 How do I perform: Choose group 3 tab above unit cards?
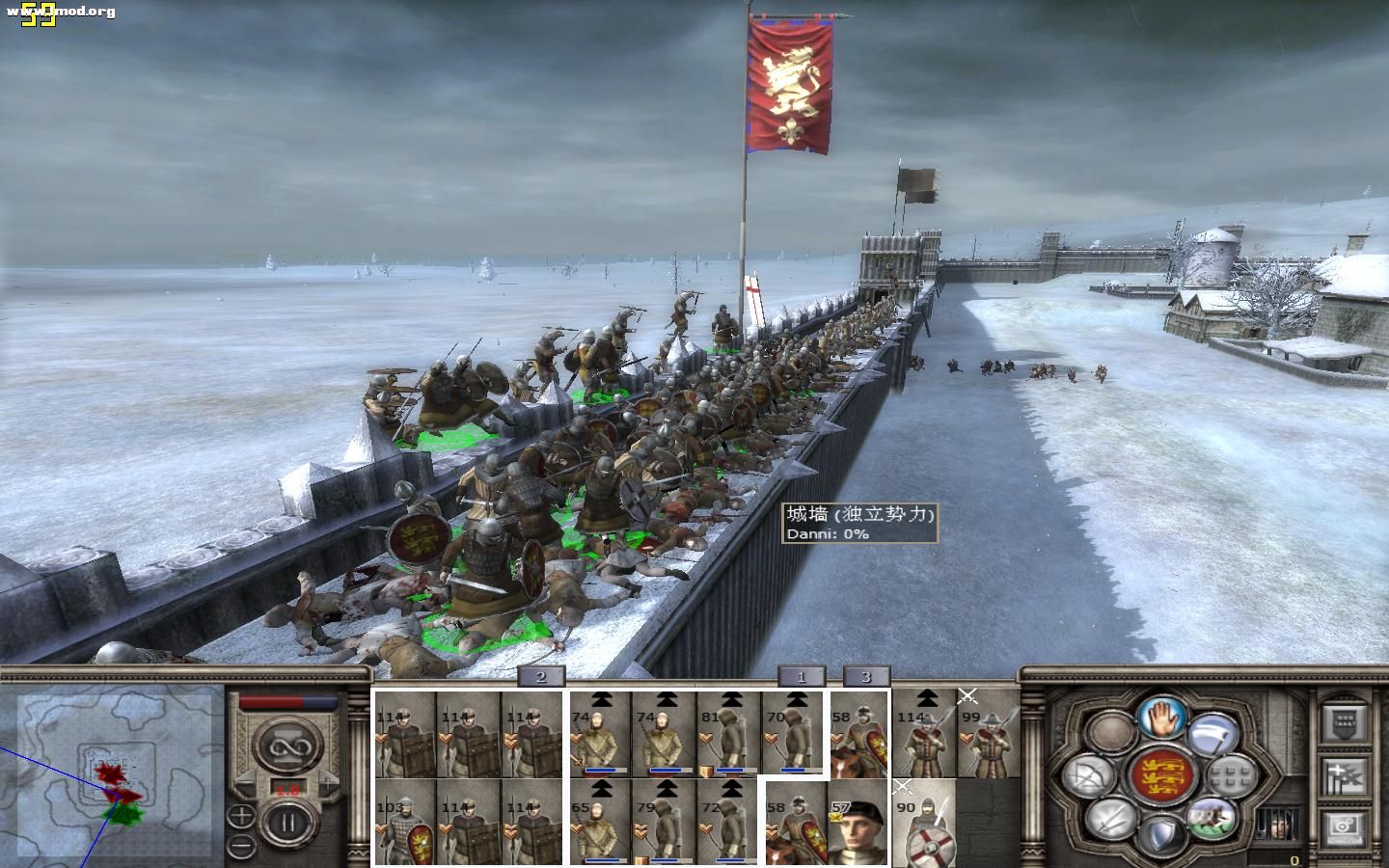click(866, 677)
